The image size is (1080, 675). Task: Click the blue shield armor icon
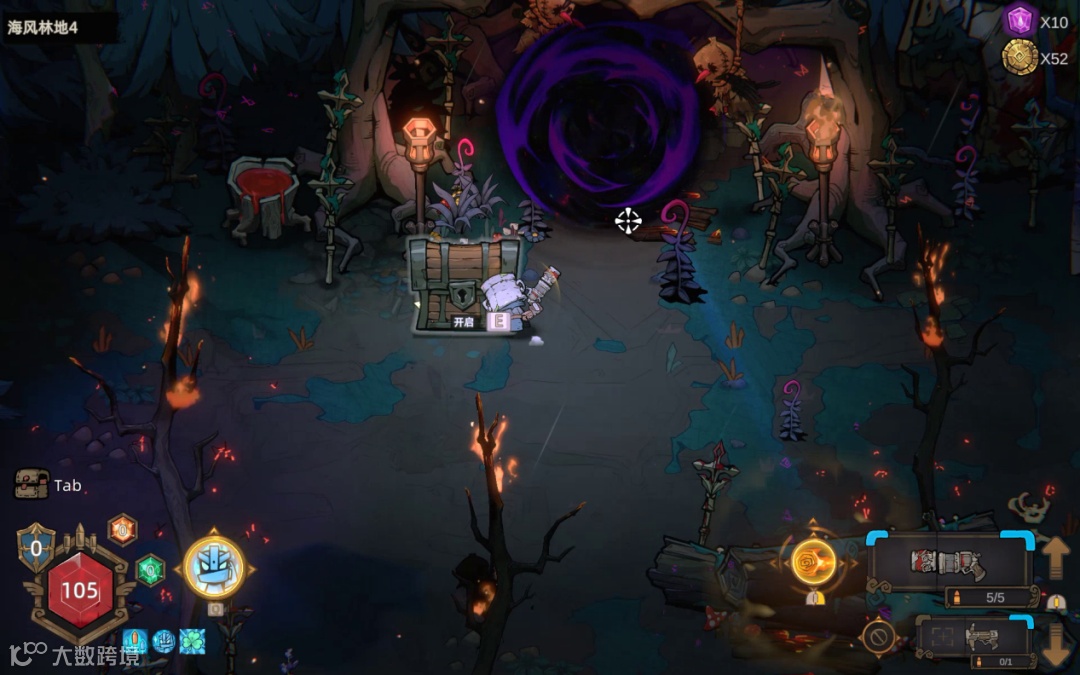coord(36,547)
